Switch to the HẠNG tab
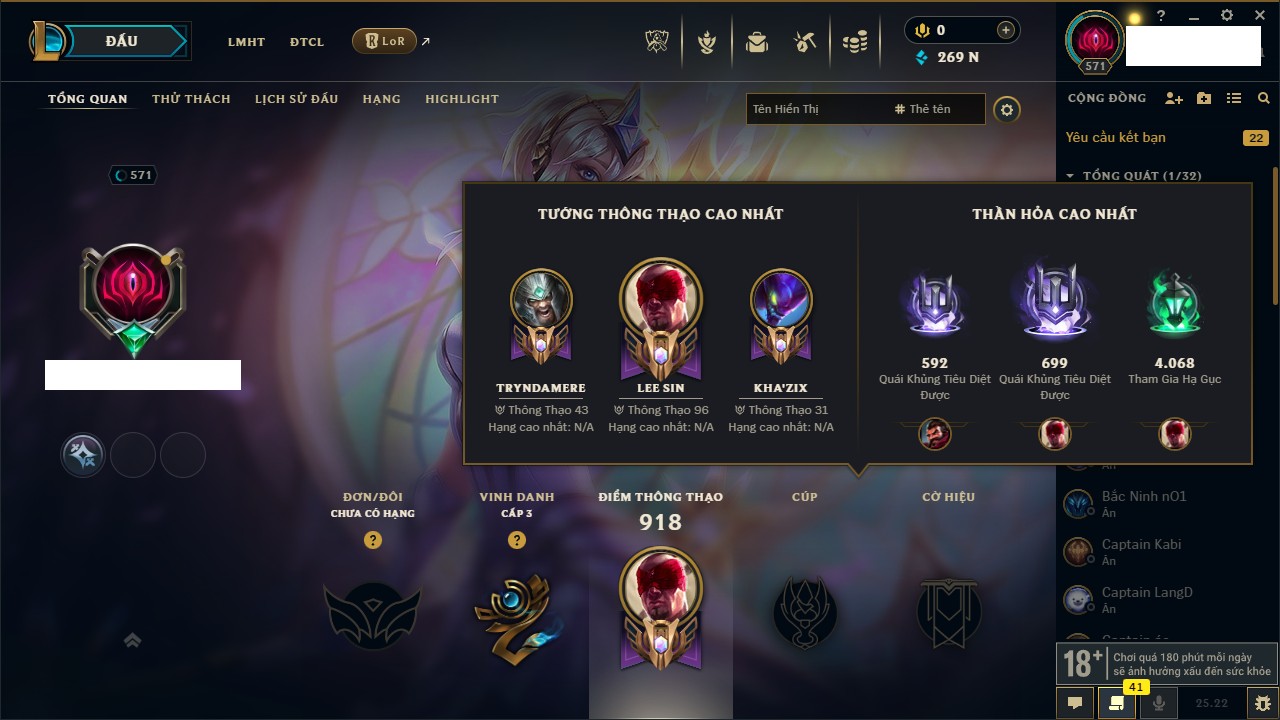 tap(381, 99)
